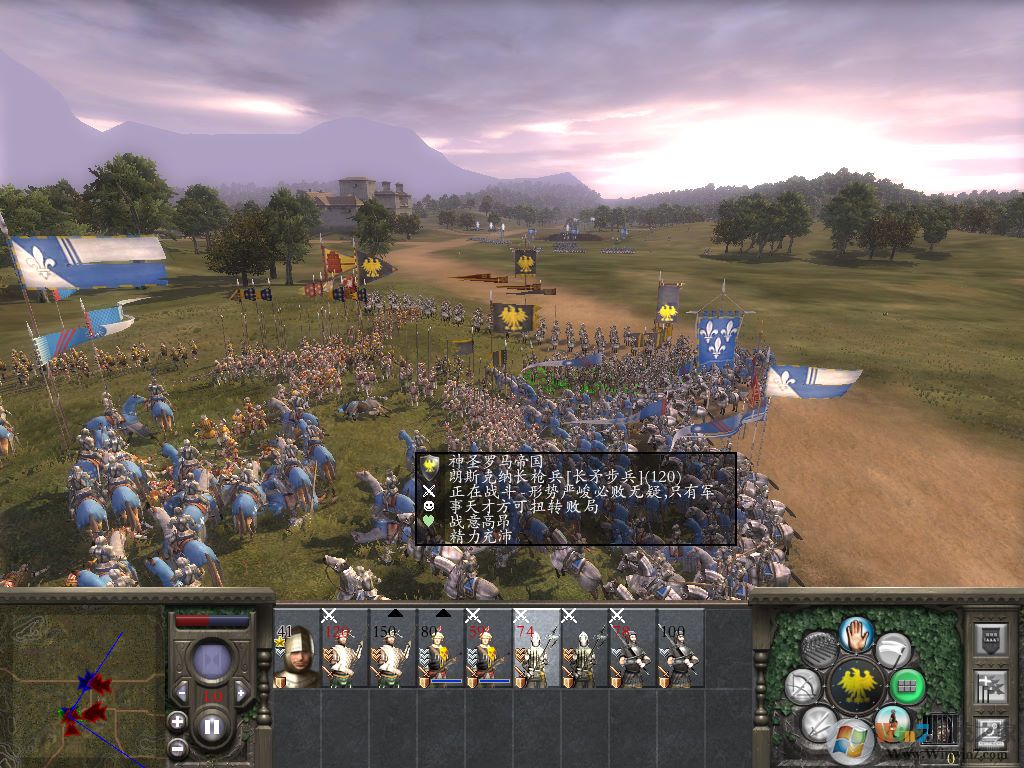Click the sword melee order button
1024x768 pixels.
coord(819,724)
